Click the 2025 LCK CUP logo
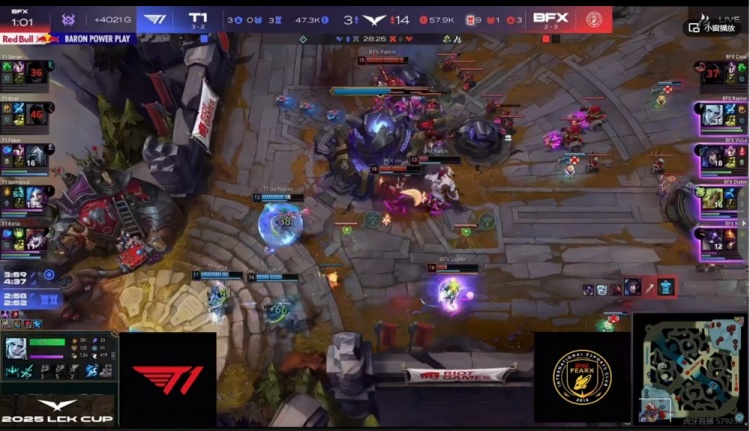 [x=57, y=412]
